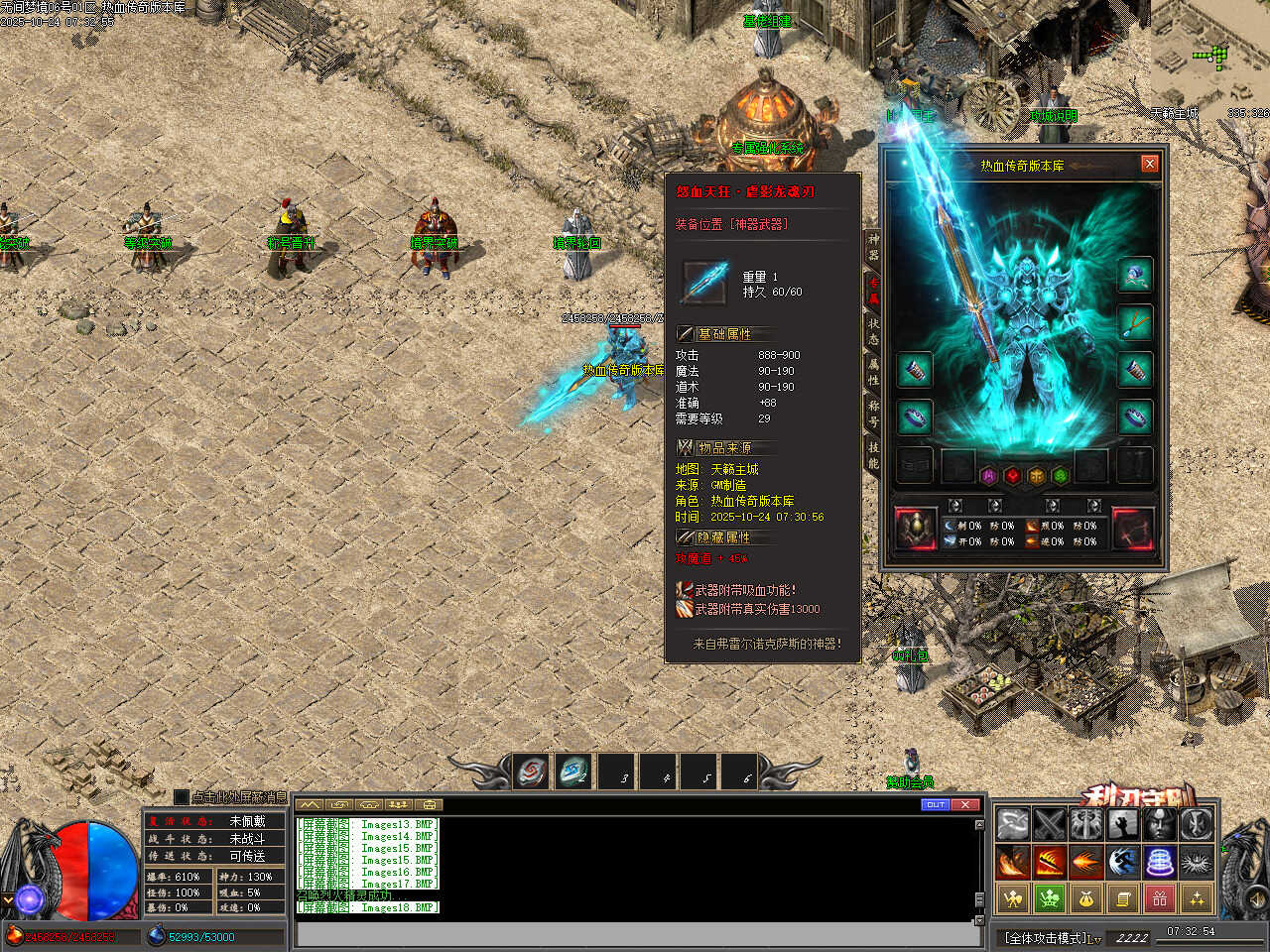1270x952 pixels.
Task: Close the character equipment panel
Action: pyautogui.click(x=1149, y=164)
